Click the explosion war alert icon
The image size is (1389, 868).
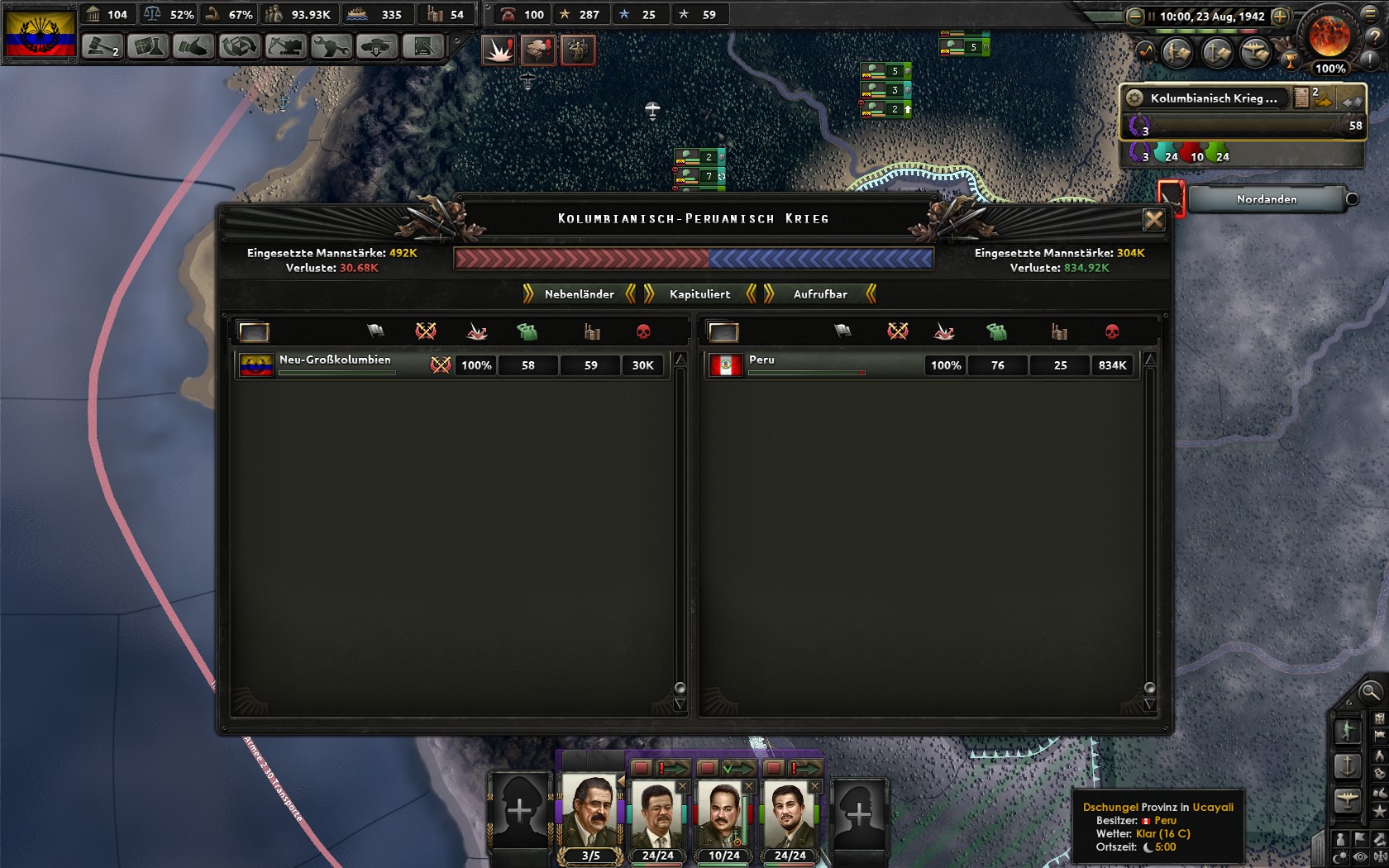(499, 50)
